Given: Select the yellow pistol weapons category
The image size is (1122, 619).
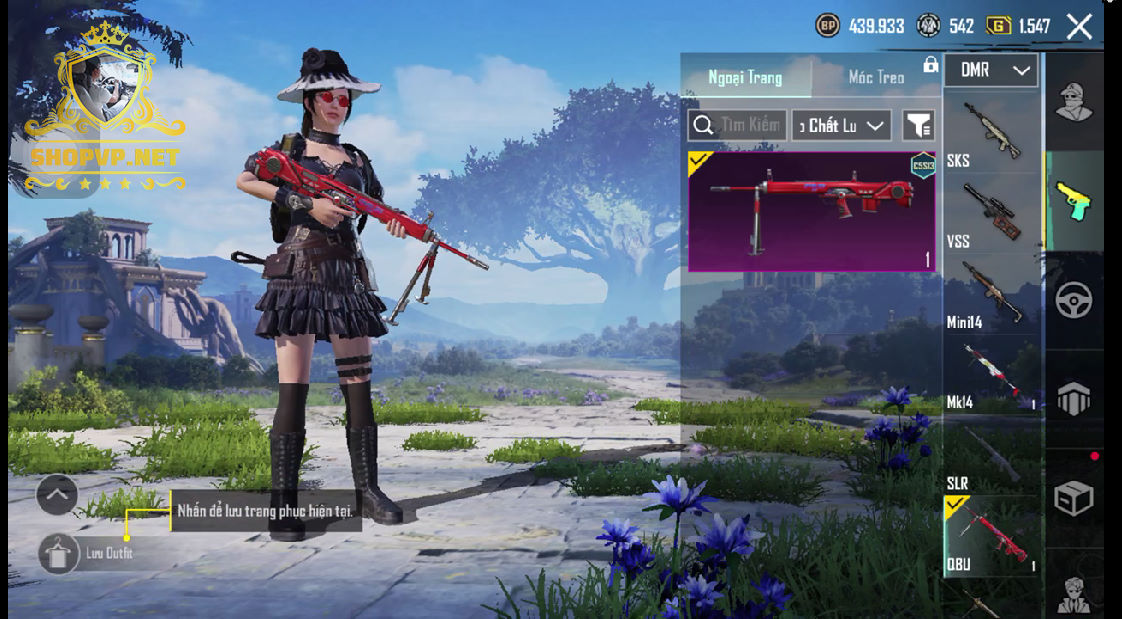Looking at the screenshot, I should pyautogui.click(x=1074, y=200).
